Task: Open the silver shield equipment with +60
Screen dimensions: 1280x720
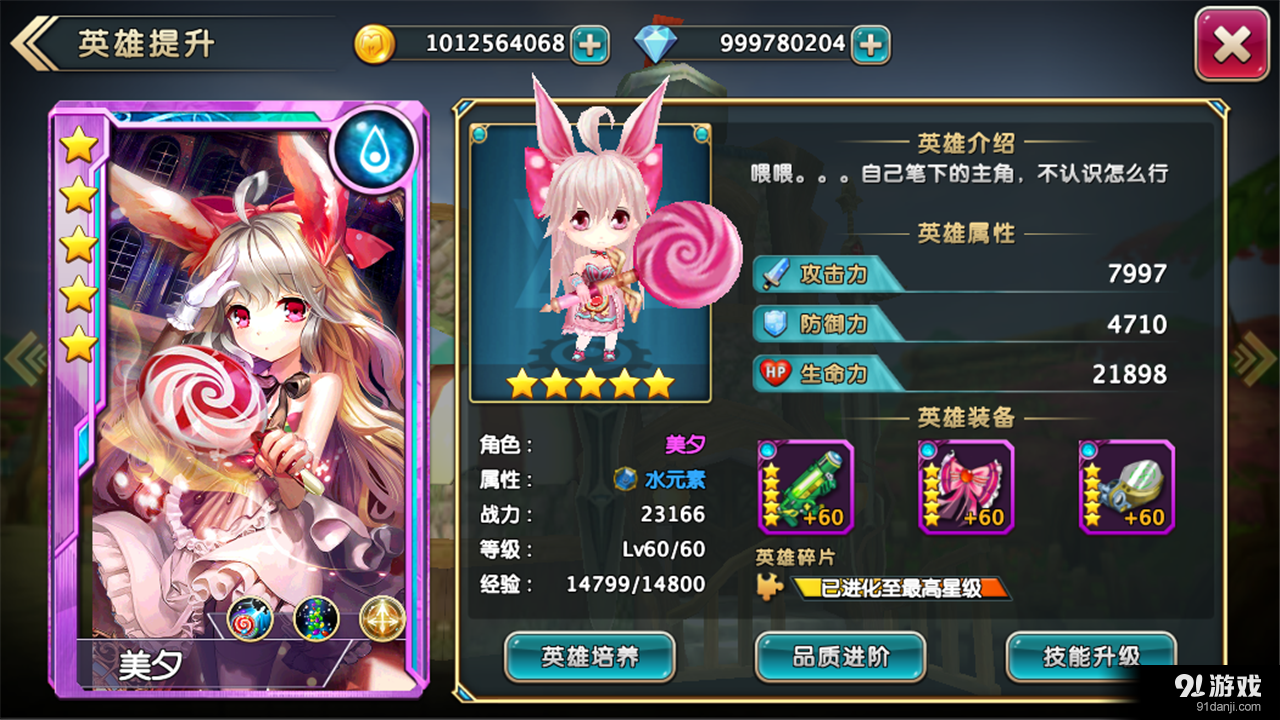Action: point(1128,487)
